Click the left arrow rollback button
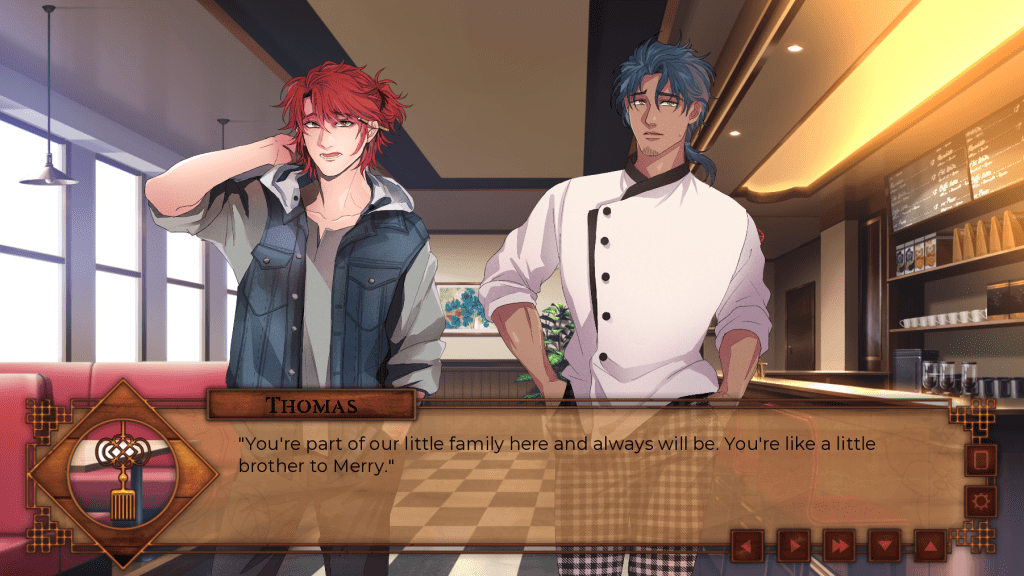 (747, 545)
